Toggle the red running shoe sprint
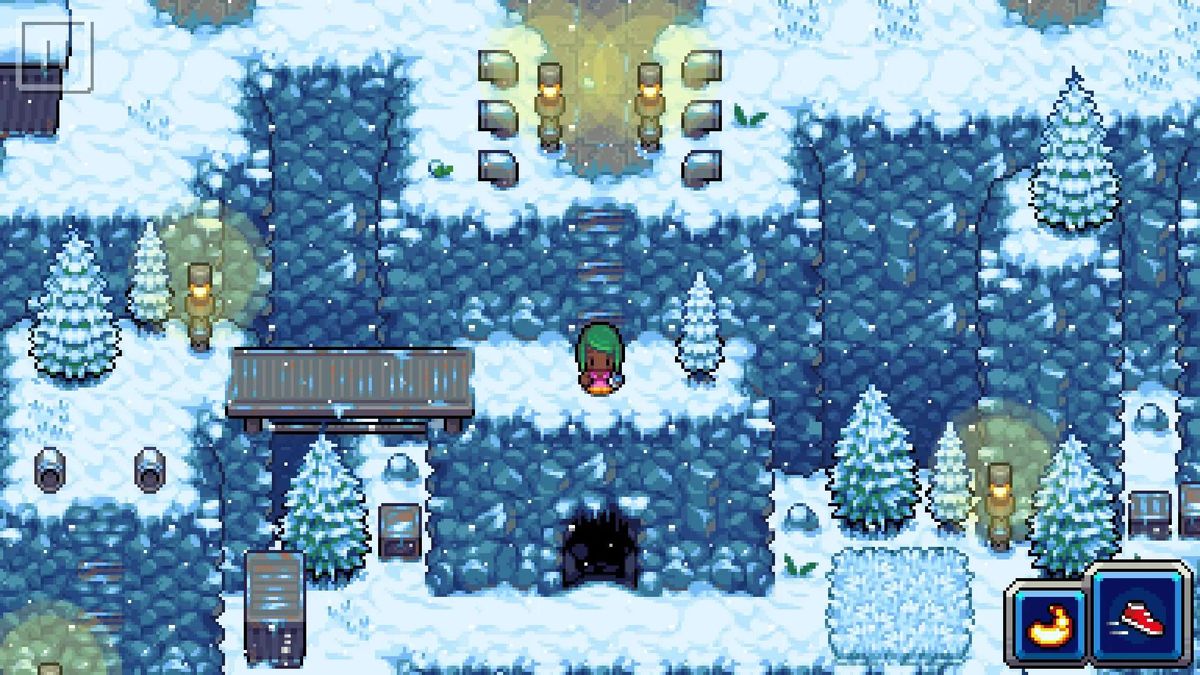This screenshot has height=675, width=1200. pyautogui.click(x=1141, y=616)
